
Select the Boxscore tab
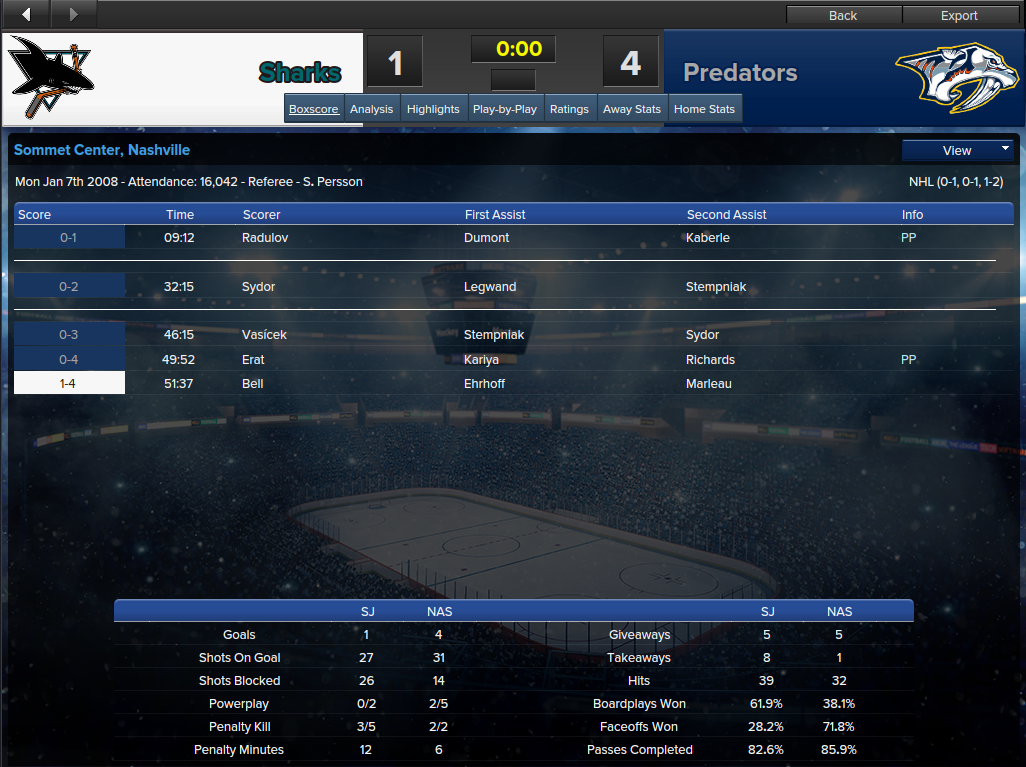pos(314,109)
